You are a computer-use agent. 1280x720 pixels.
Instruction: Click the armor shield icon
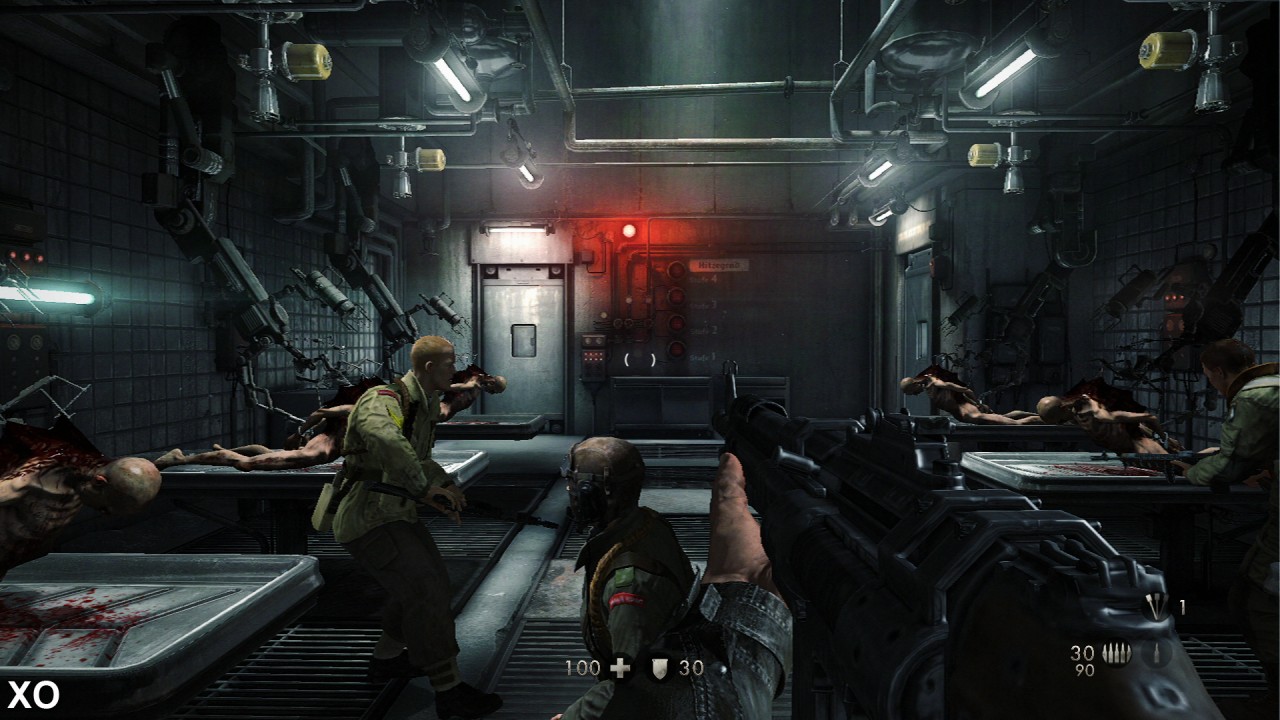coord(658,668)
